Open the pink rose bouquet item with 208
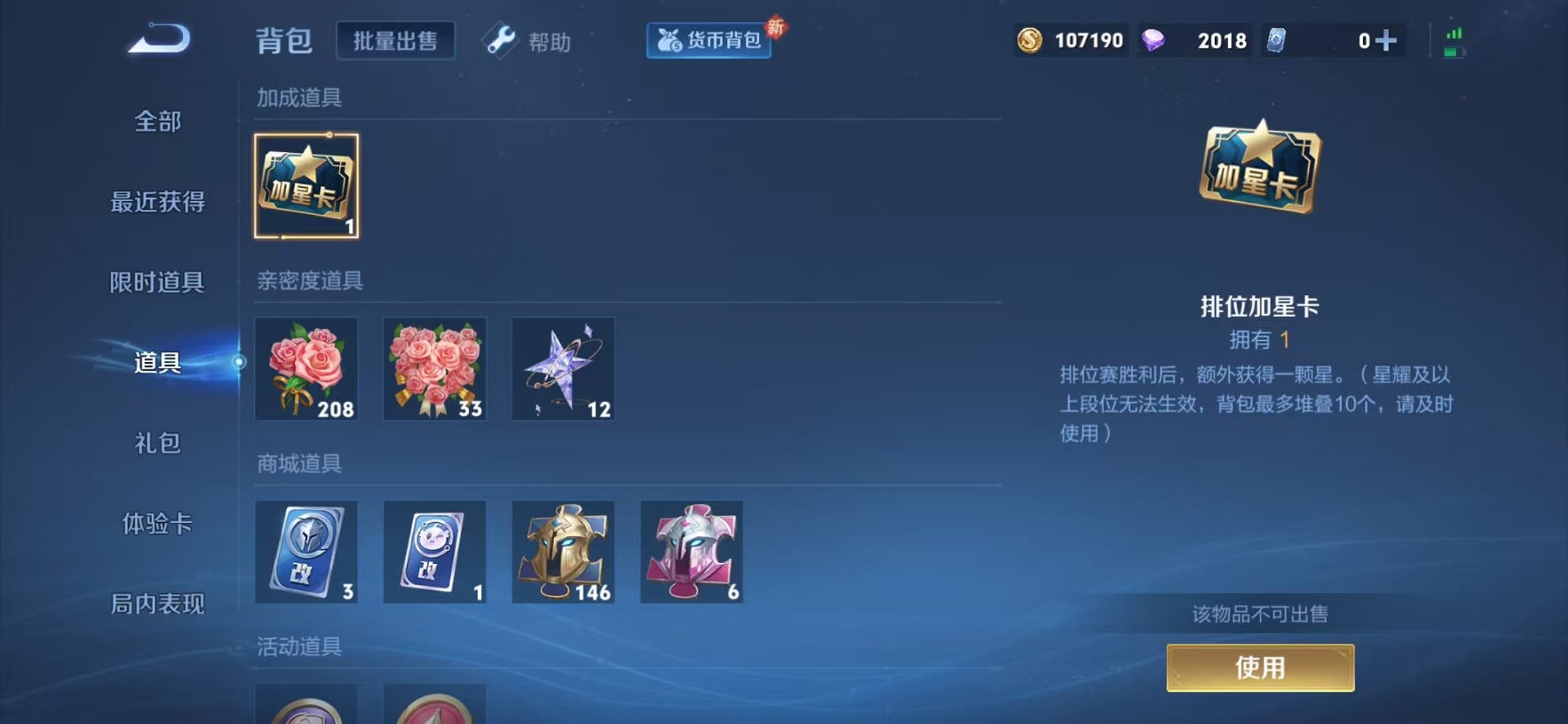The width and height of the screenshot is (1568, 724). click(307, 369)
